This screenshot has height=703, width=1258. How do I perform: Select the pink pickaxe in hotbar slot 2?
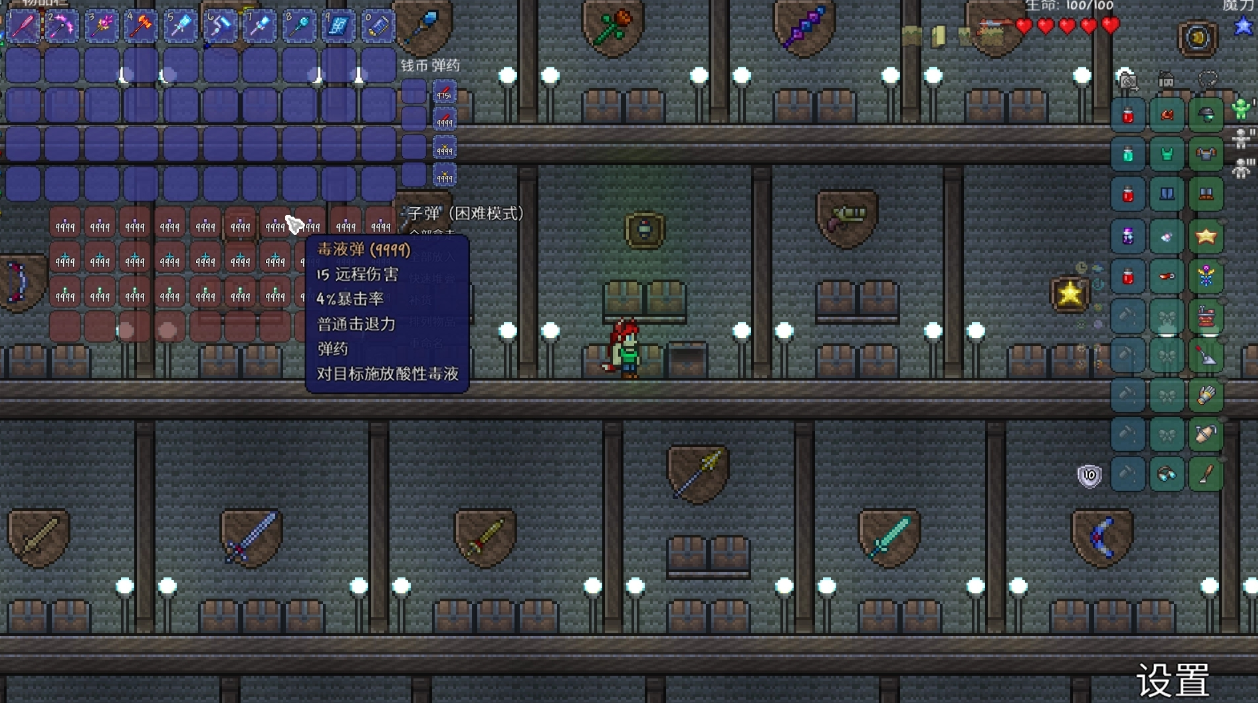(x=62, y=26)
